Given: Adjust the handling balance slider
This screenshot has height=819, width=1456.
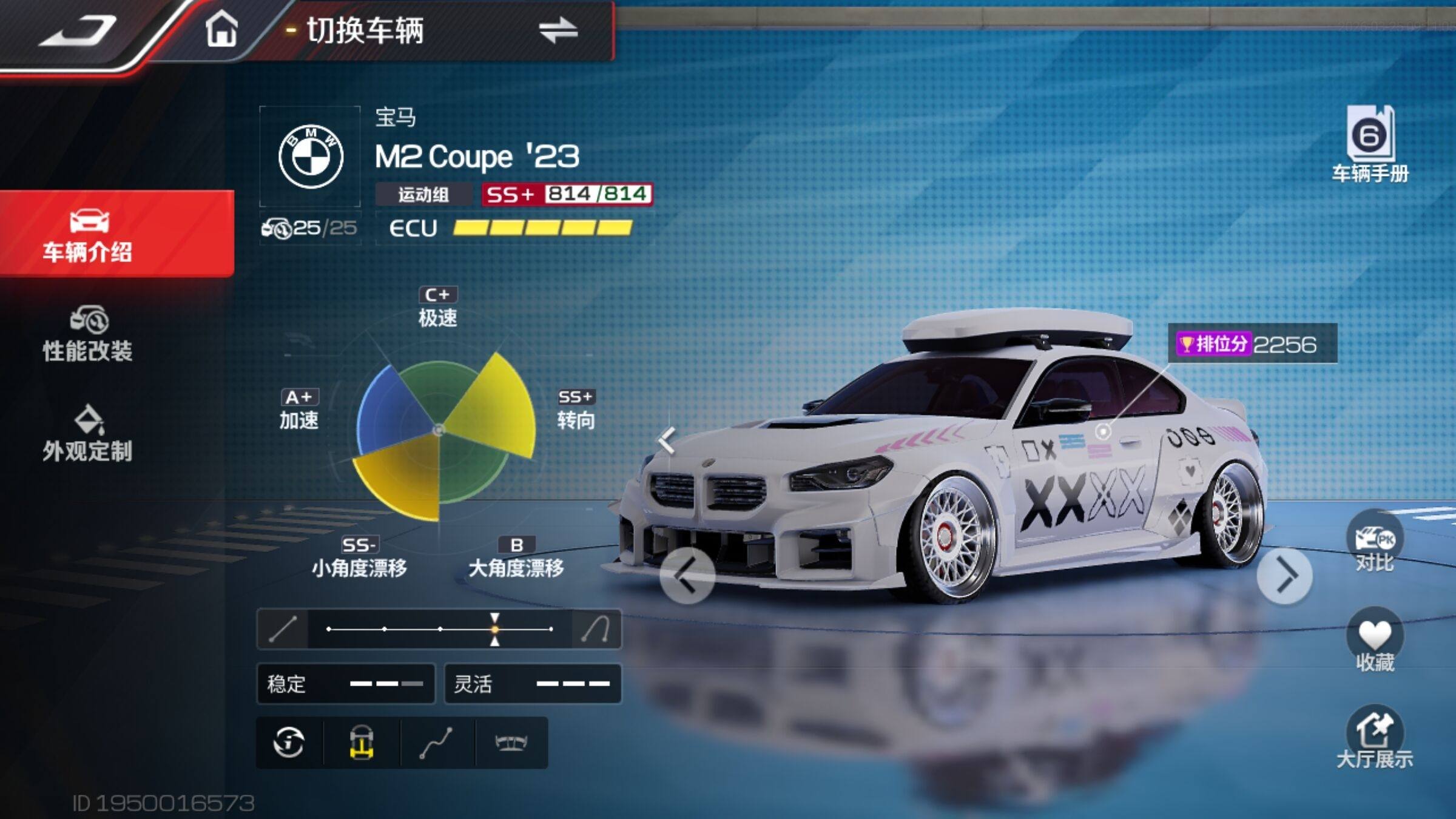Looking at the screenshot, I should [x=495, y=629].
